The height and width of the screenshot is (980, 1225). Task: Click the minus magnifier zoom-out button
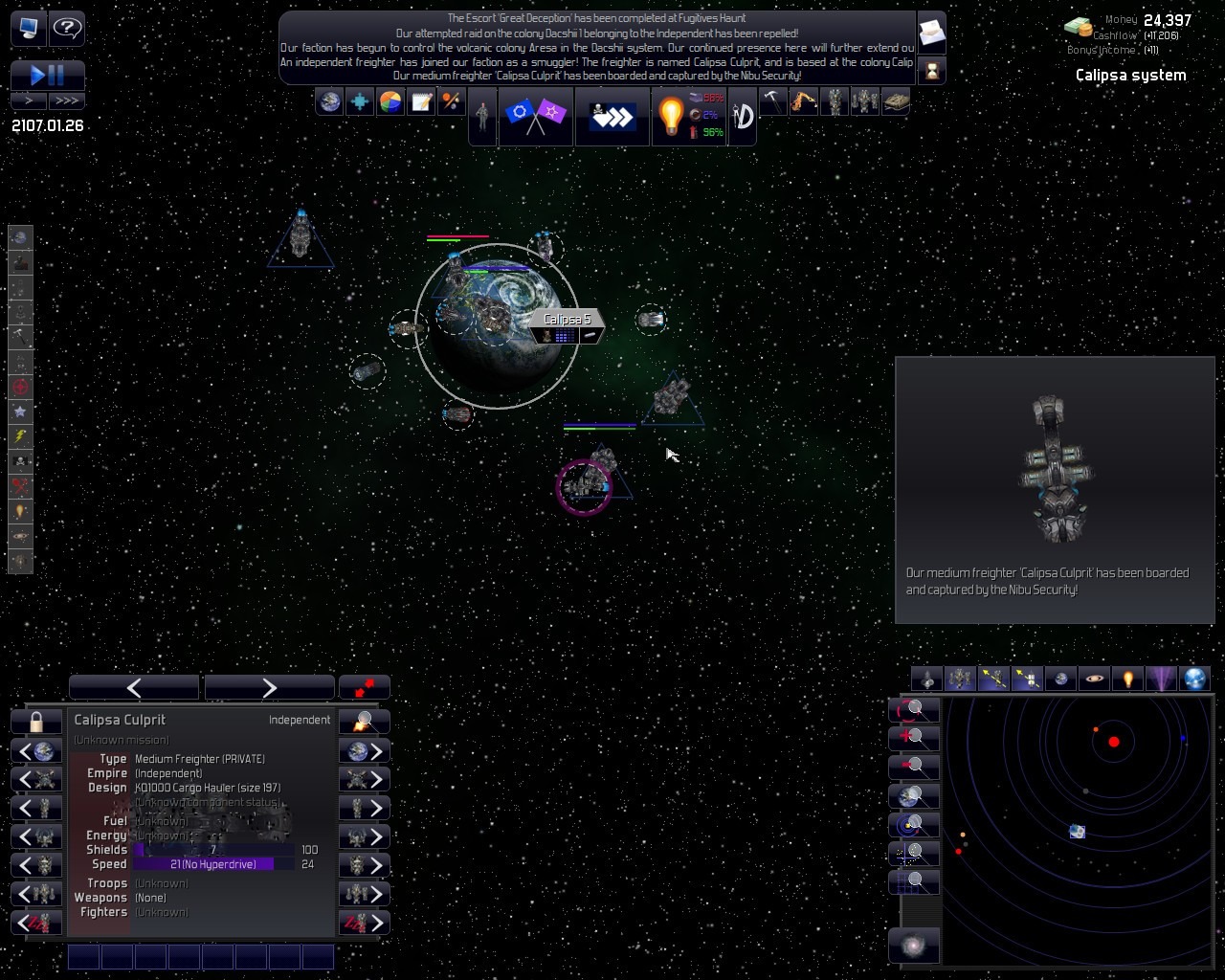coord(914,767)
